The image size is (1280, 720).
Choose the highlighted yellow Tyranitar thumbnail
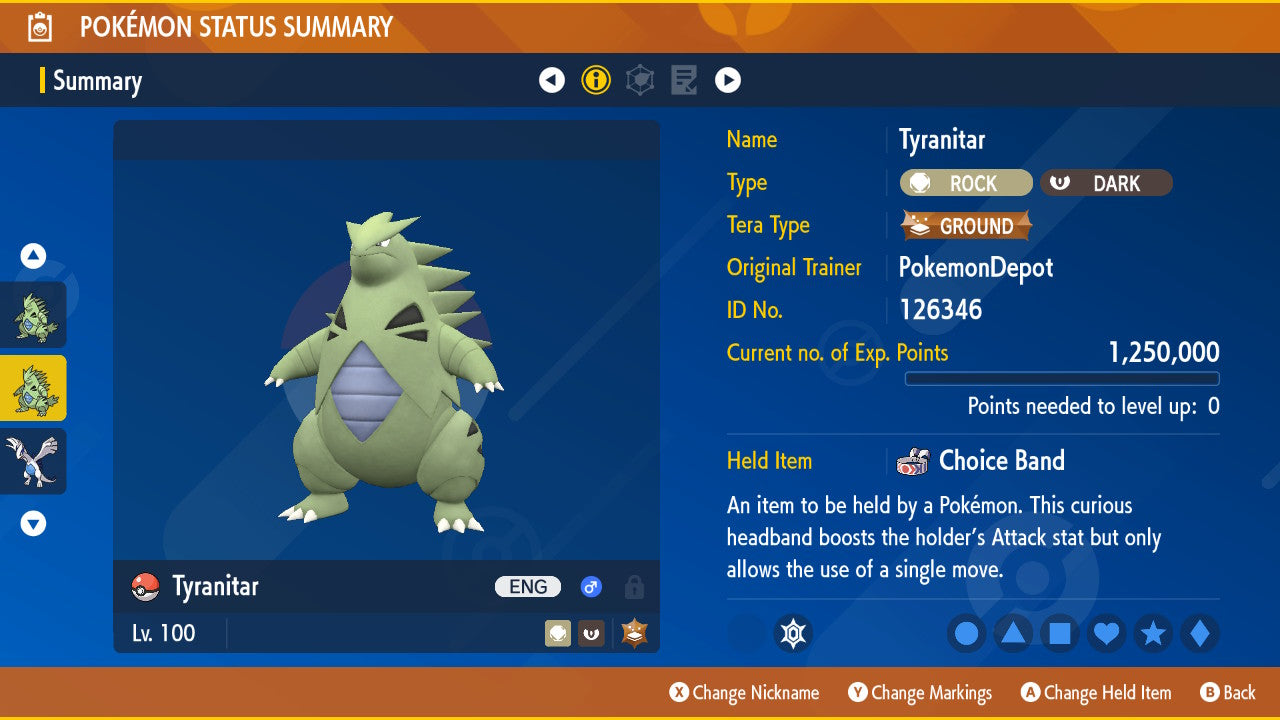[33, 388]
